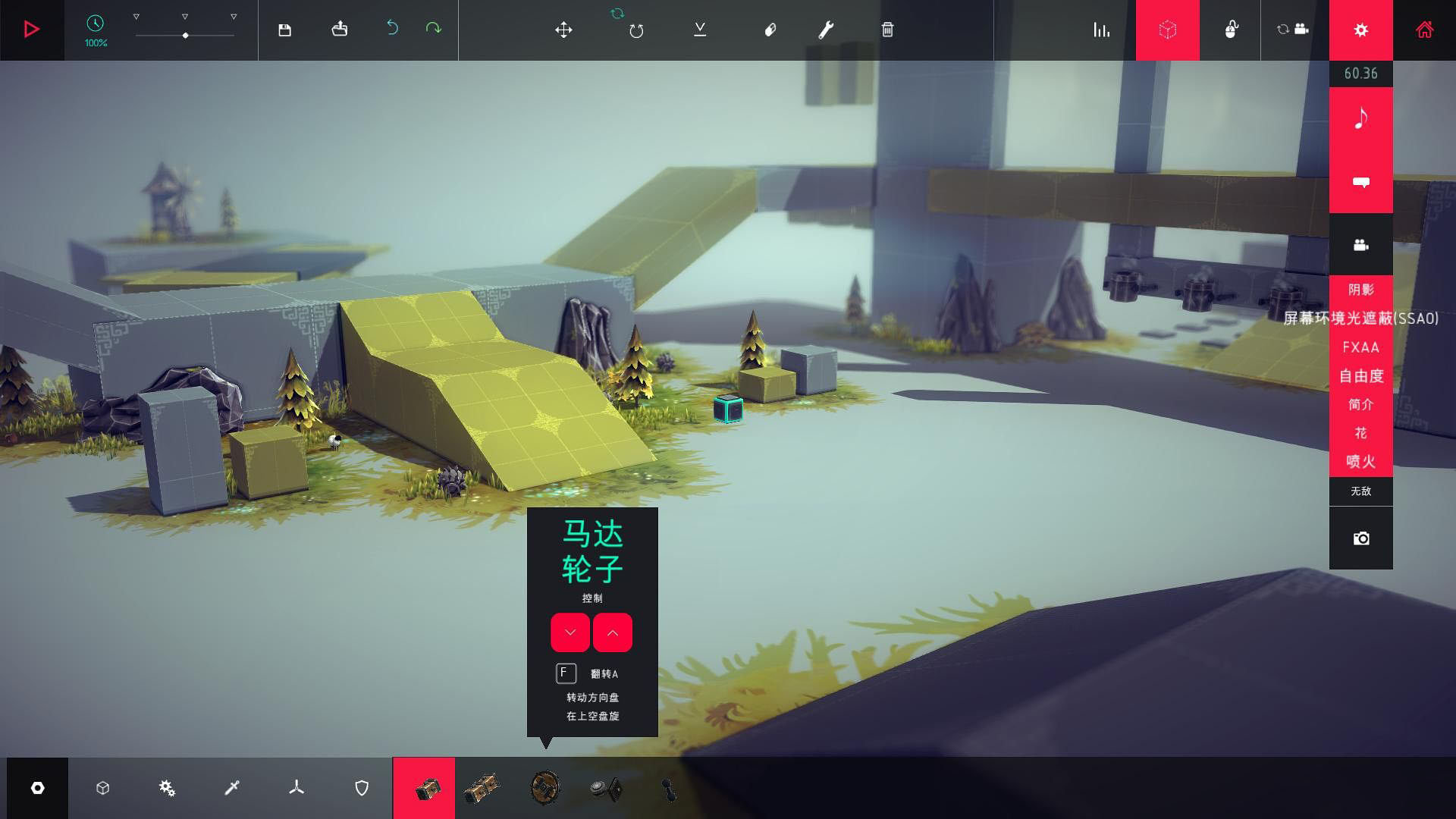Viewport: 1456px width, 819px height.
Task: Start the simulation with the play button
Action: point(31,30)
